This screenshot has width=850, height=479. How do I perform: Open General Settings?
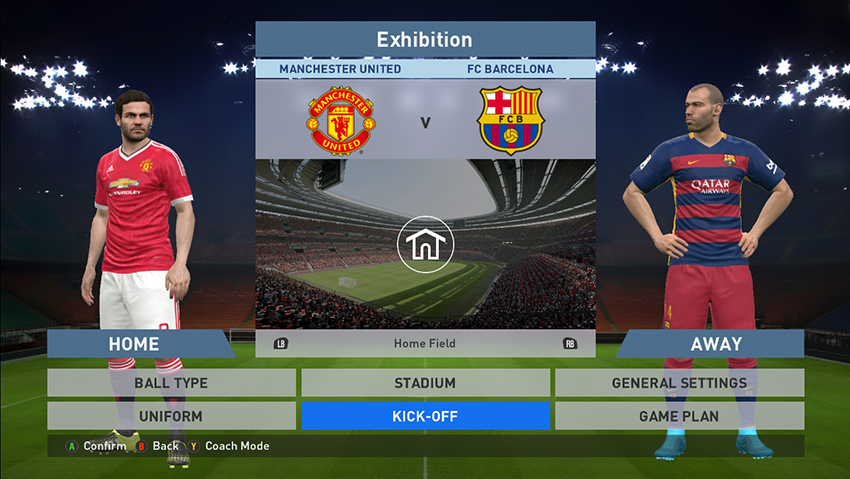point(679,383)
